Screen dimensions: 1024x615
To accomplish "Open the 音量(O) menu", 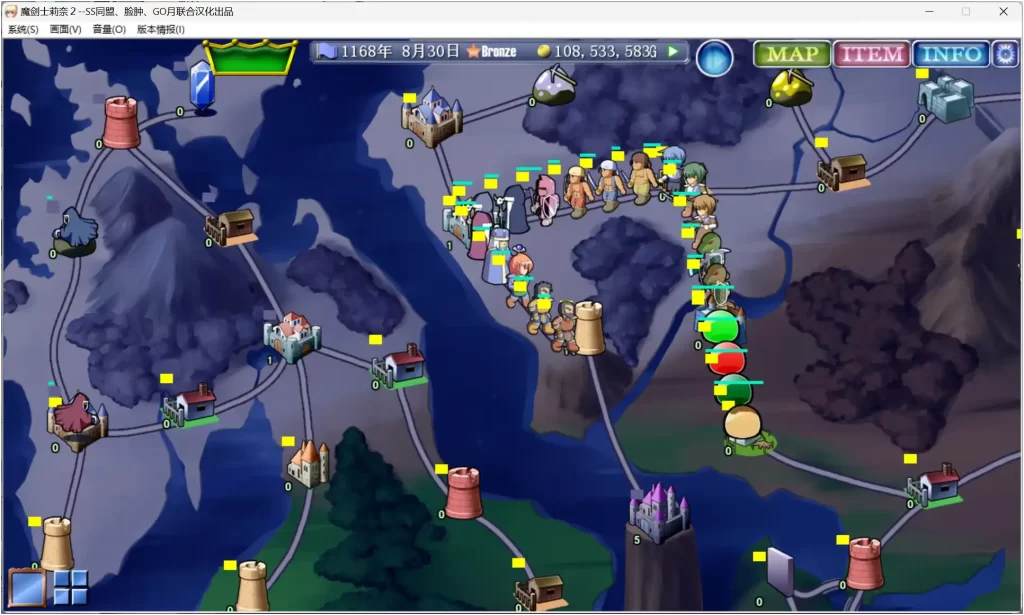I will click(x=109, y=30).
